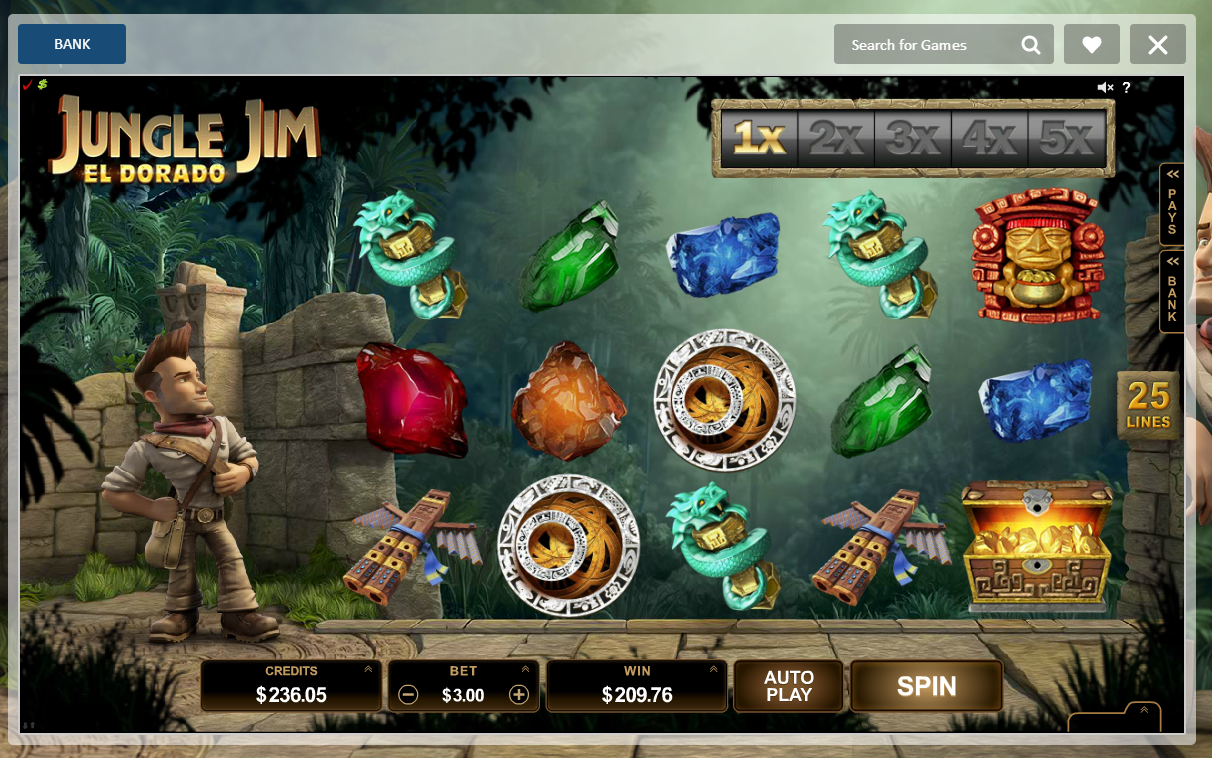The image size is (1212, 758).
Task: Spin the reels with the SPIN button
Action: (x=926, y=686)
